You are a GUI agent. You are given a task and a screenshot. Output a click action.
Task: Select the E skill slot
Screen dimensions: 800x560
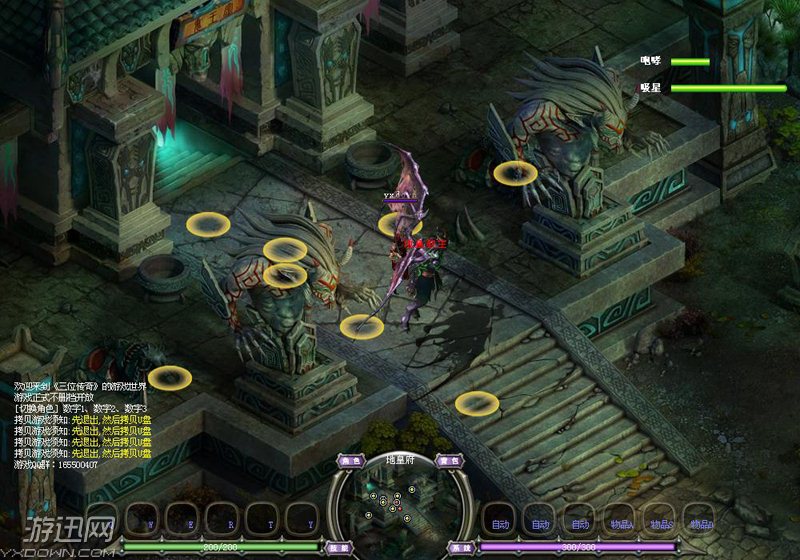[190, 520]
